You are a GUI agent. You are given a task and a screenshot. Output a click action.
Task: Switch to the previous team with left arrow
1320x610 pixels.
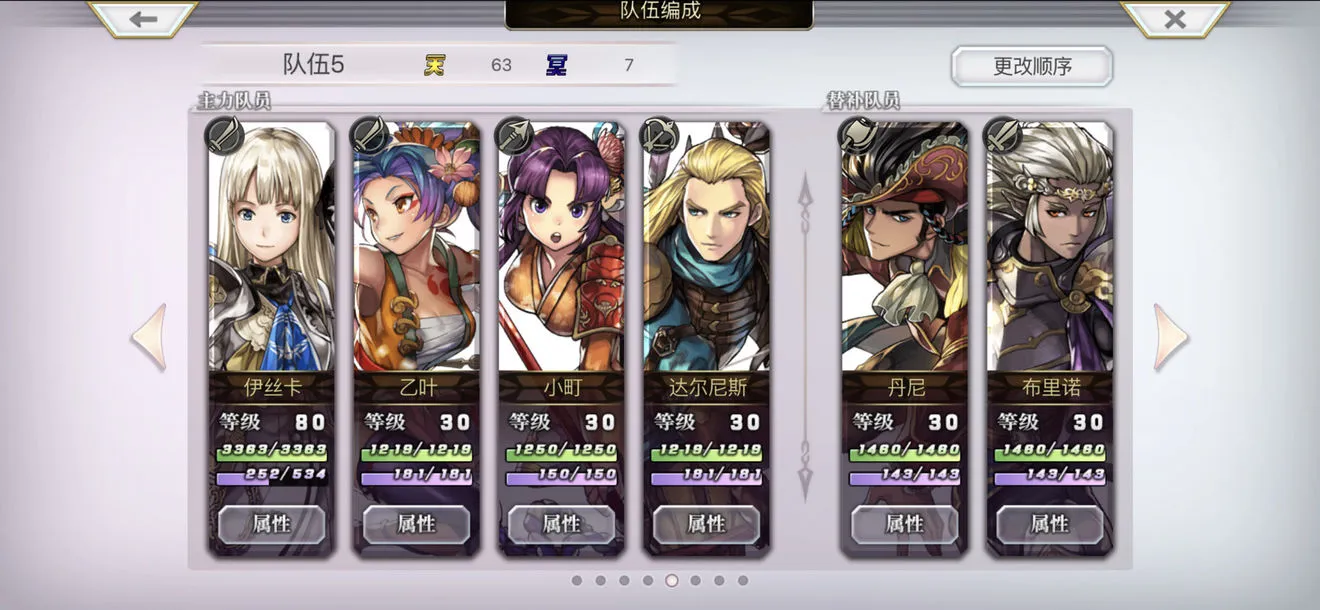[149, 337]
